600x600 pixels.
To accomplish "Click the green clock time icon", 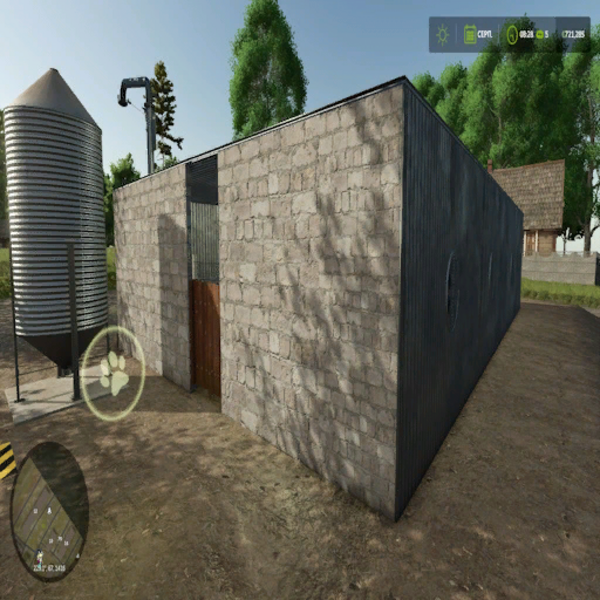I will tap(512, 35).
